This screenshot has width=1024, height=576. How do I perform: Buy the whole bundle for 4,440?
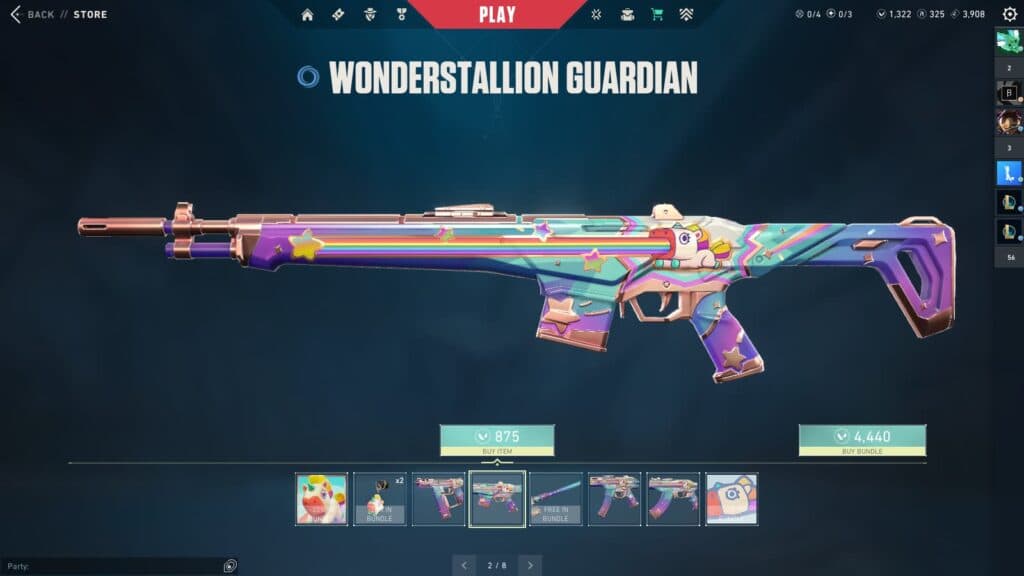click(862, 440)
